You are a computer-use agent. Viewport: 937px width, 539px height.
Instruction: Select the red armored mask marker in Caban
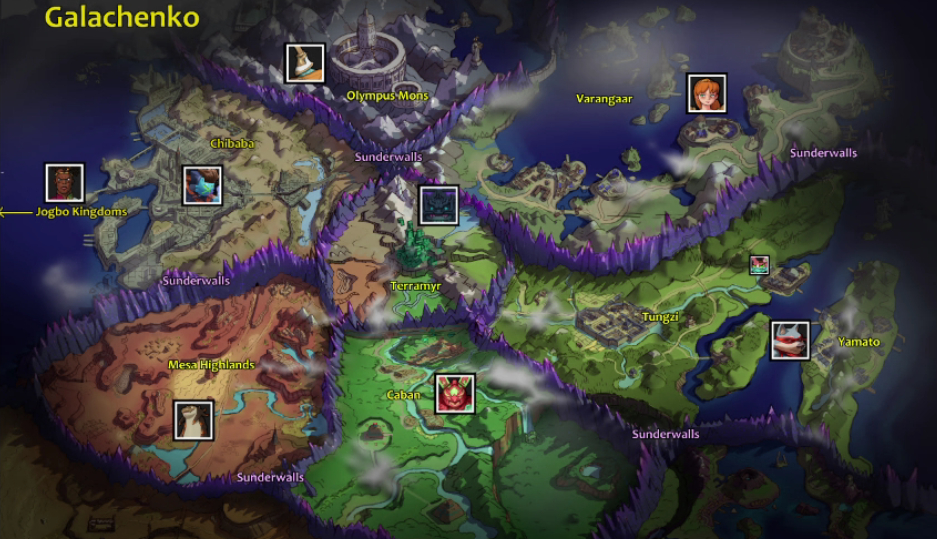[x=455, y=394]
